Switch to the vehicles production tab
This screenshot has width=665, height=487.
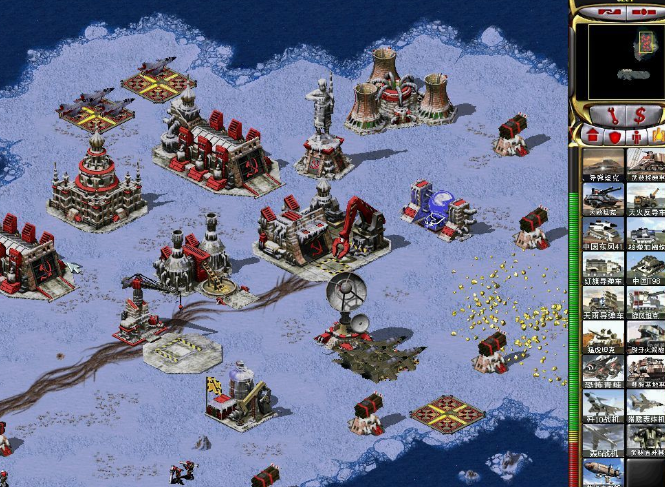[x=658, y=135]
